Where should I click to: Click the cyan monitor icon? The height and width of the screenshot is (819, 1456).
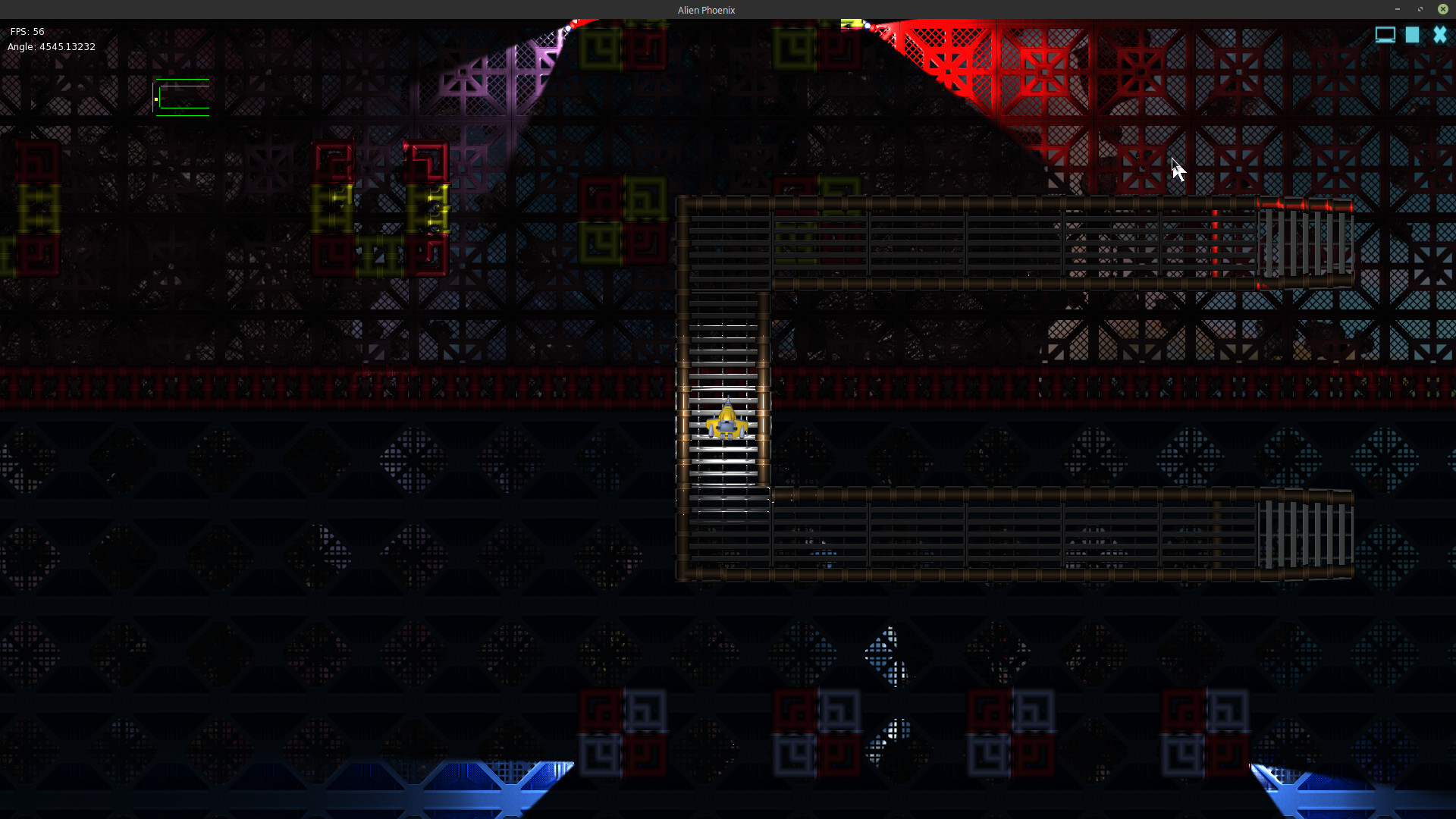[1385, 35]
